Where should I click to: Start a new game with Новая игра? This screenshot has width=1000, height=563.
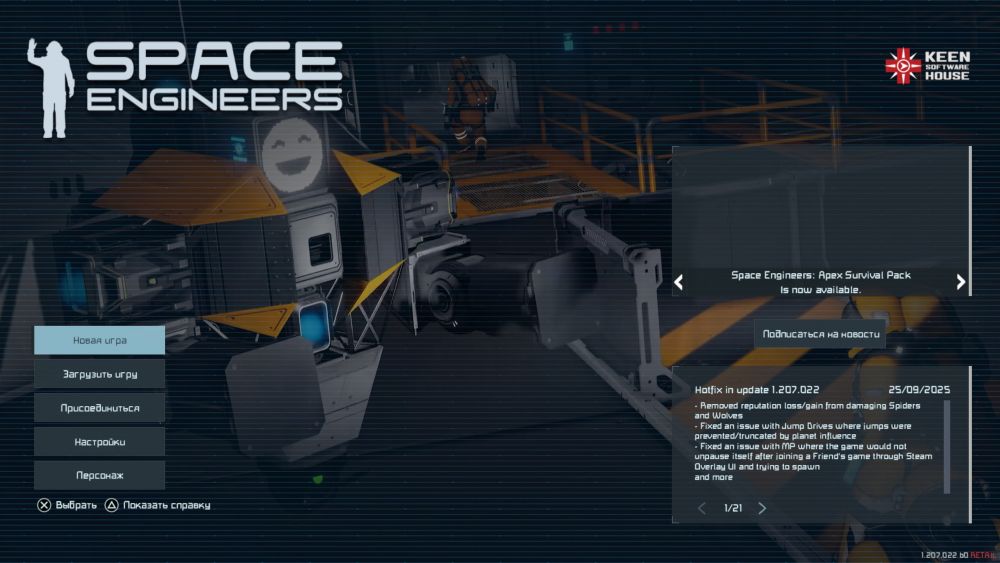click(99, 340)
